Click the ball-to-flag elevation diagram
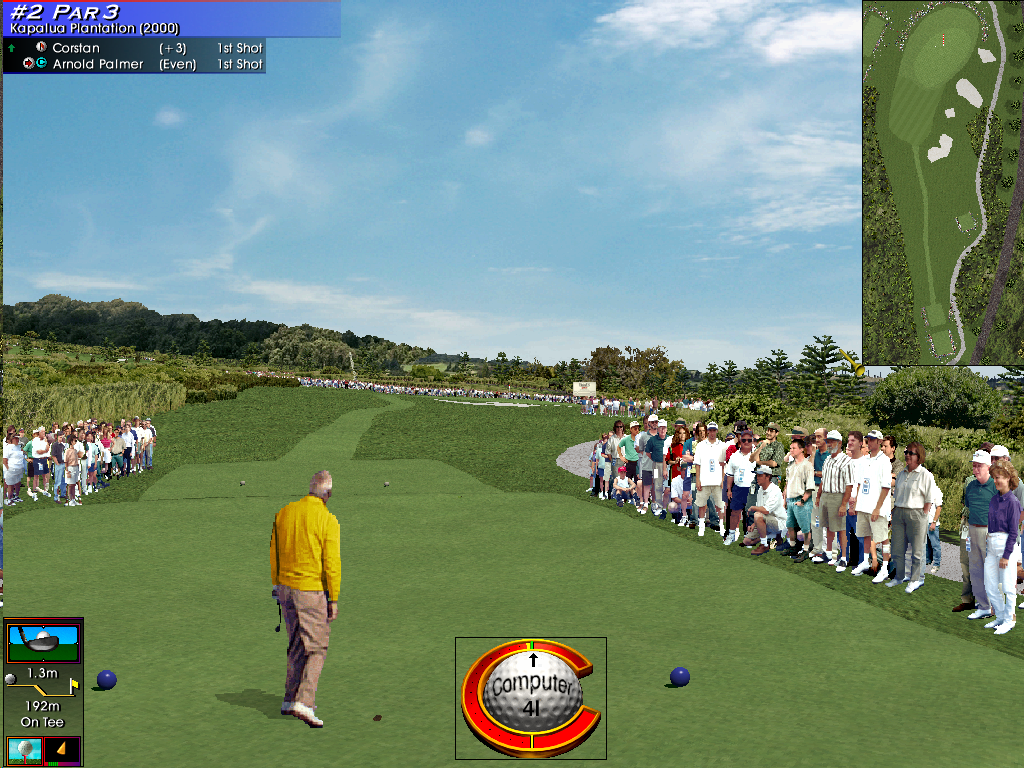This screenshot has height=768, width=1024. (x=43, y=689)
